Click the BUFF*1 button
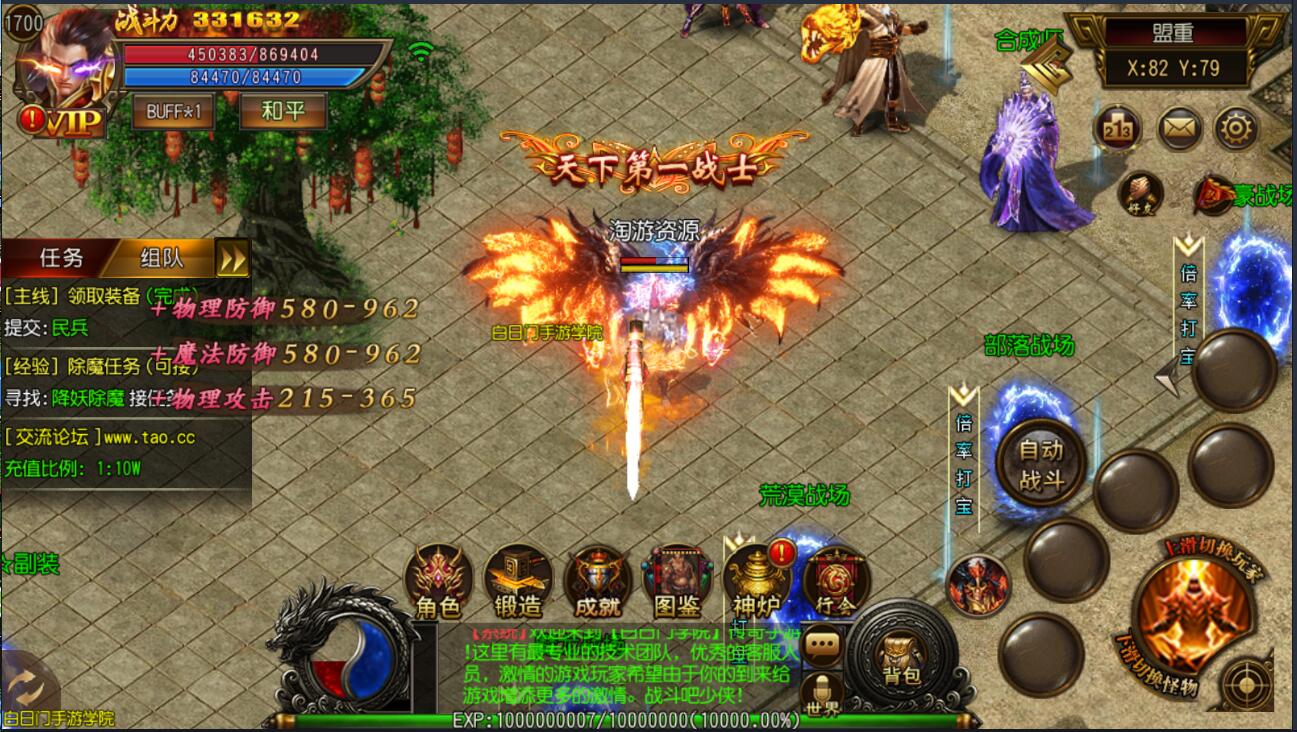The image size is (1297, 732). (173, 111)
